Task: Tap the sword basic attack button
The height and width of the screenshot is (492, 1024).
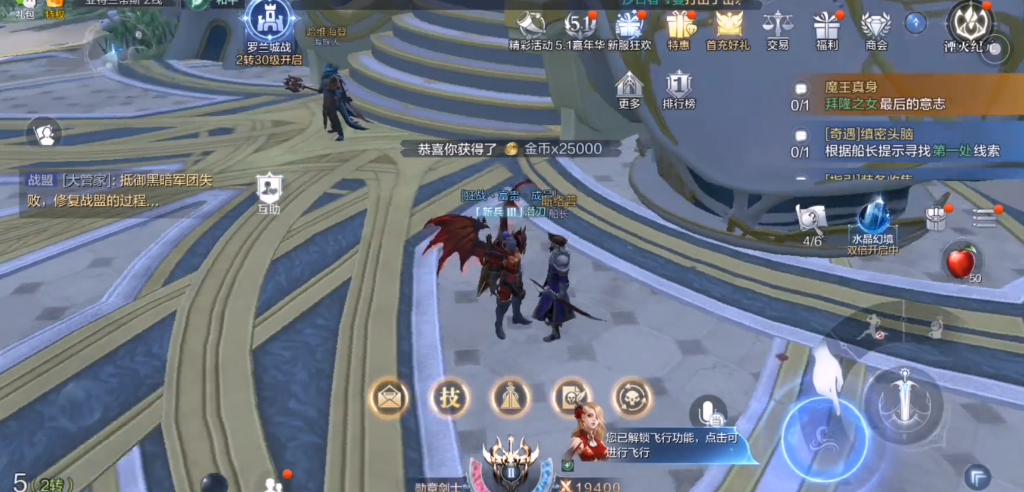Action: [903, 402]
